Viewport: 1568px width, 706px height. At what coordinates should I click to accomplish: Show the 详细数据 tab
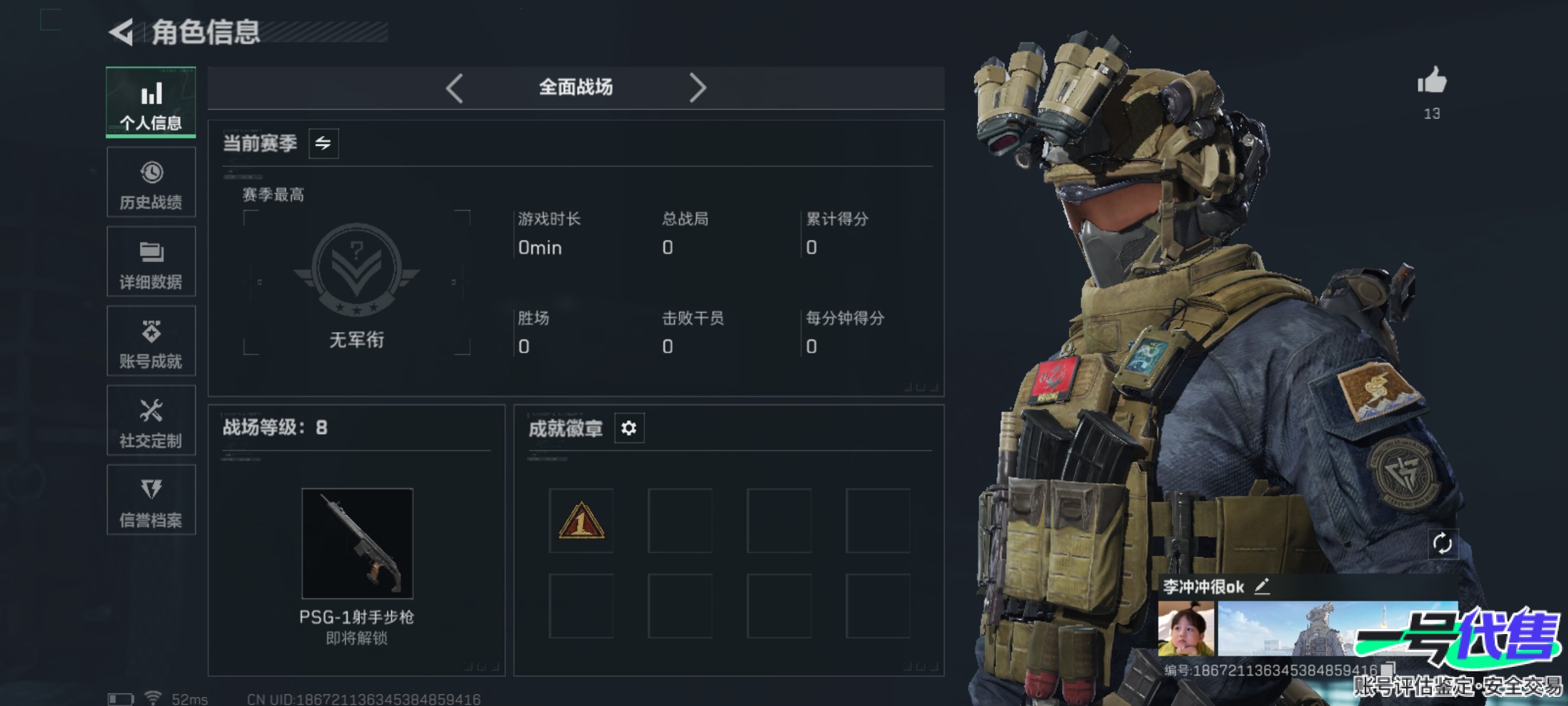[151, 261]
